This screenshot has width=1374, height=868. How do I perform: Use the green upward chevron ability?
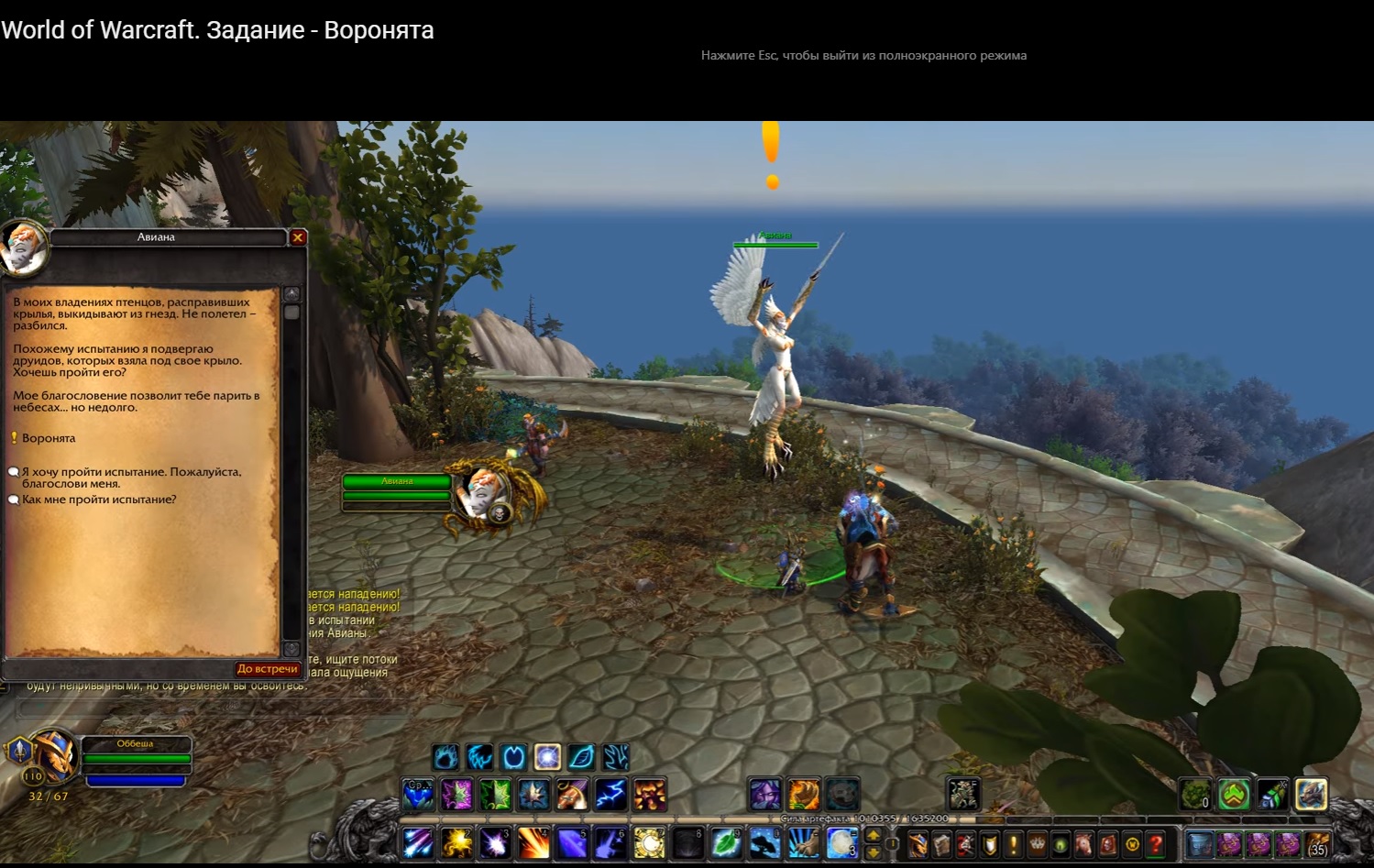coord(1234,795)
